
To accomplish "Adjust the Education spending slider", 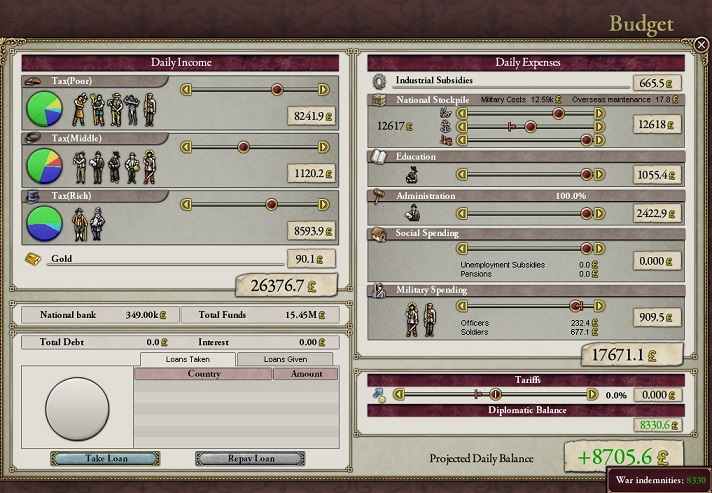I will point(587,174).
